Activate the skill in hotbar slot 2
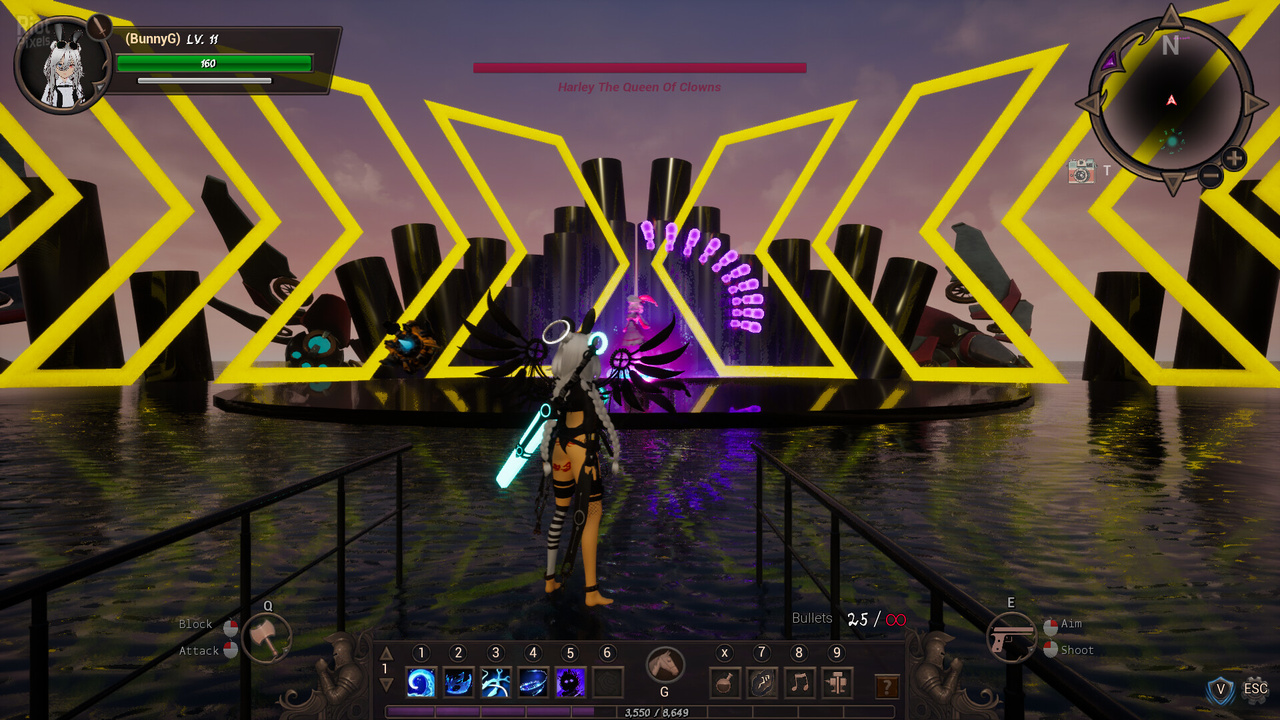 coord(458,681)
